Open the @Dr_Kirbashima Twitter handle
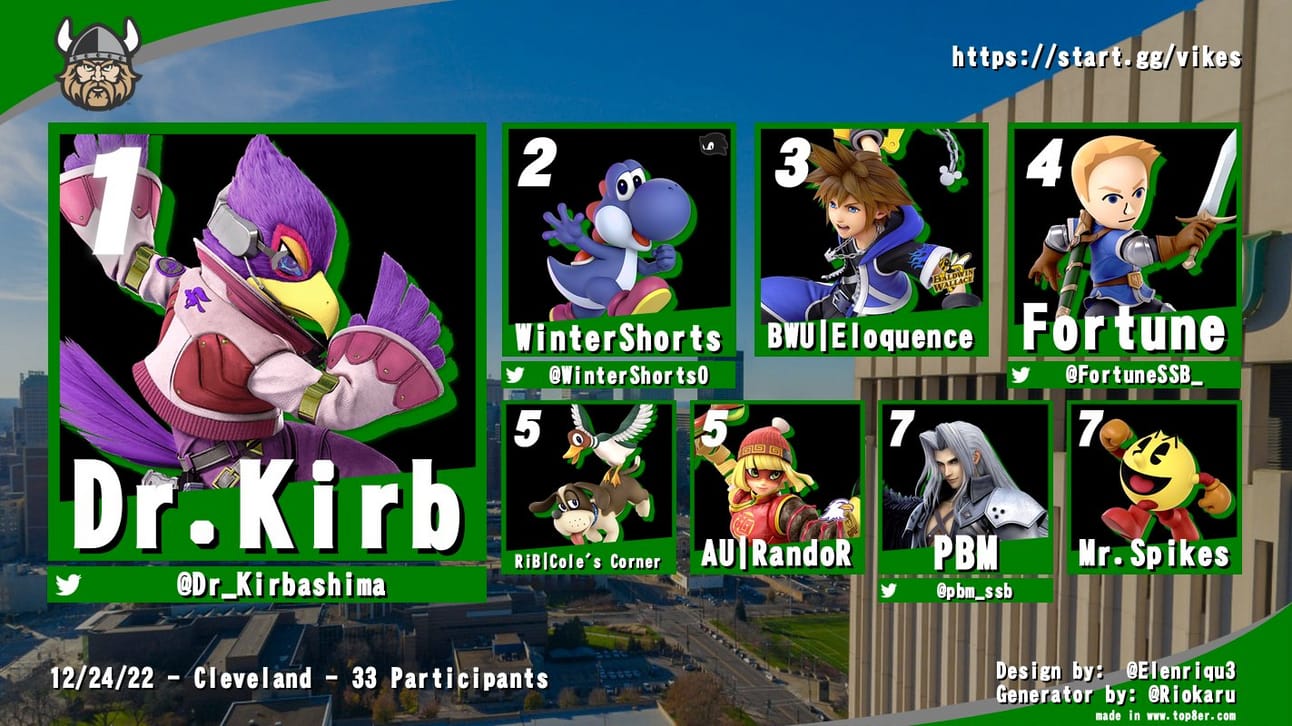Viewport: 1292px width, 726px height. (280, 586)
